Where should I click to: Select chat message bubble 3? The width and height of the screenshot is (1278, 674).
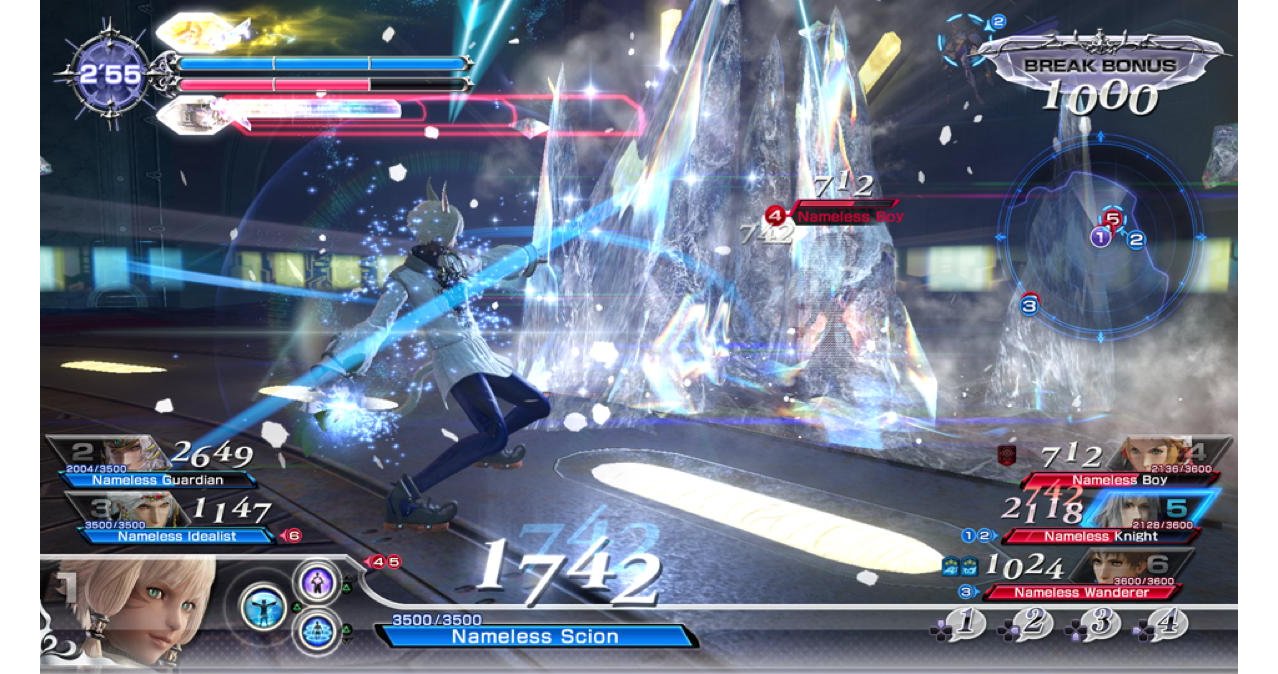[x=1097, y=624]
